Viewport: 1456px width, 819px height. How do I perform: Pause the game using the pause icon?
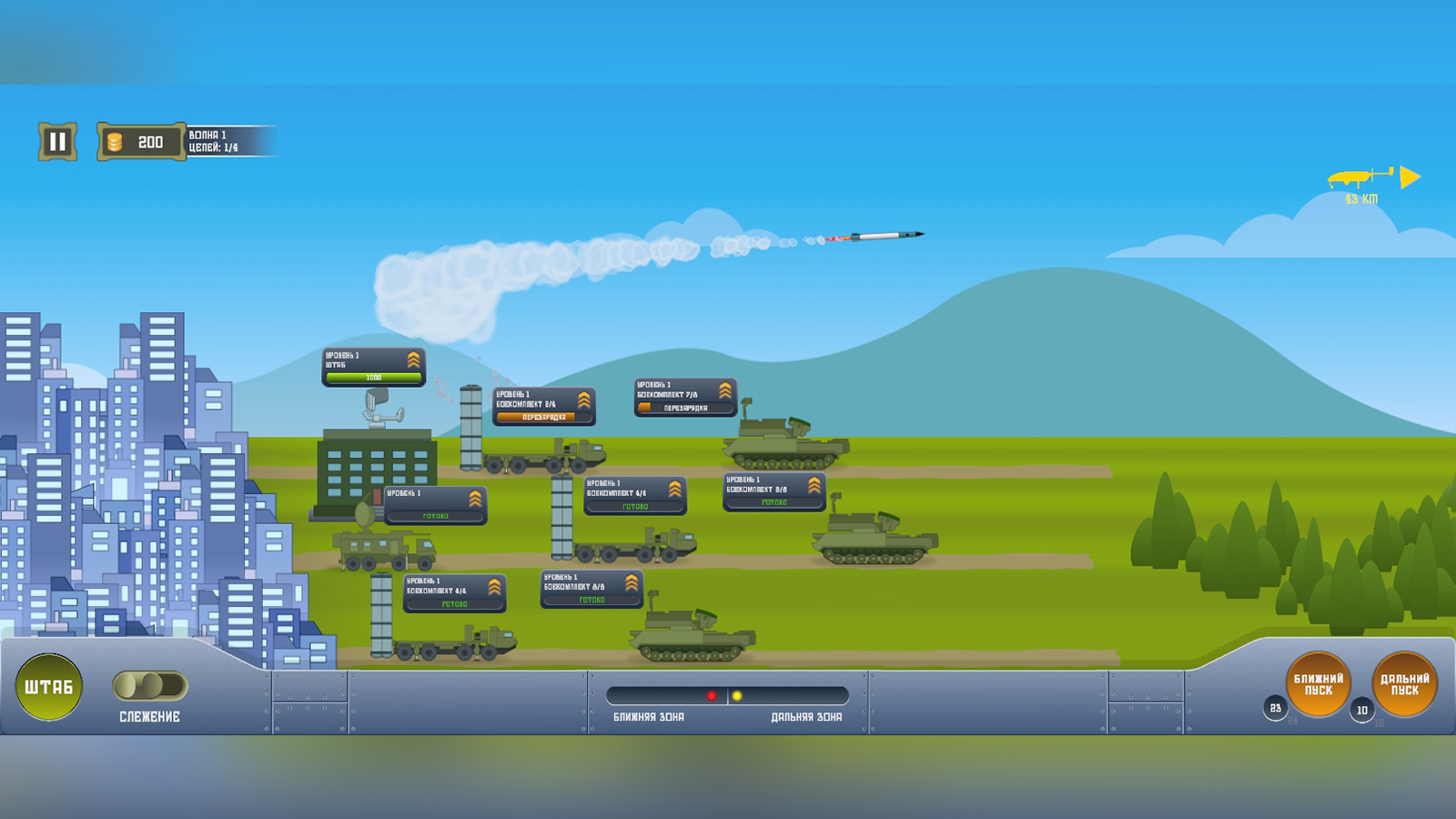pos(56,139)
